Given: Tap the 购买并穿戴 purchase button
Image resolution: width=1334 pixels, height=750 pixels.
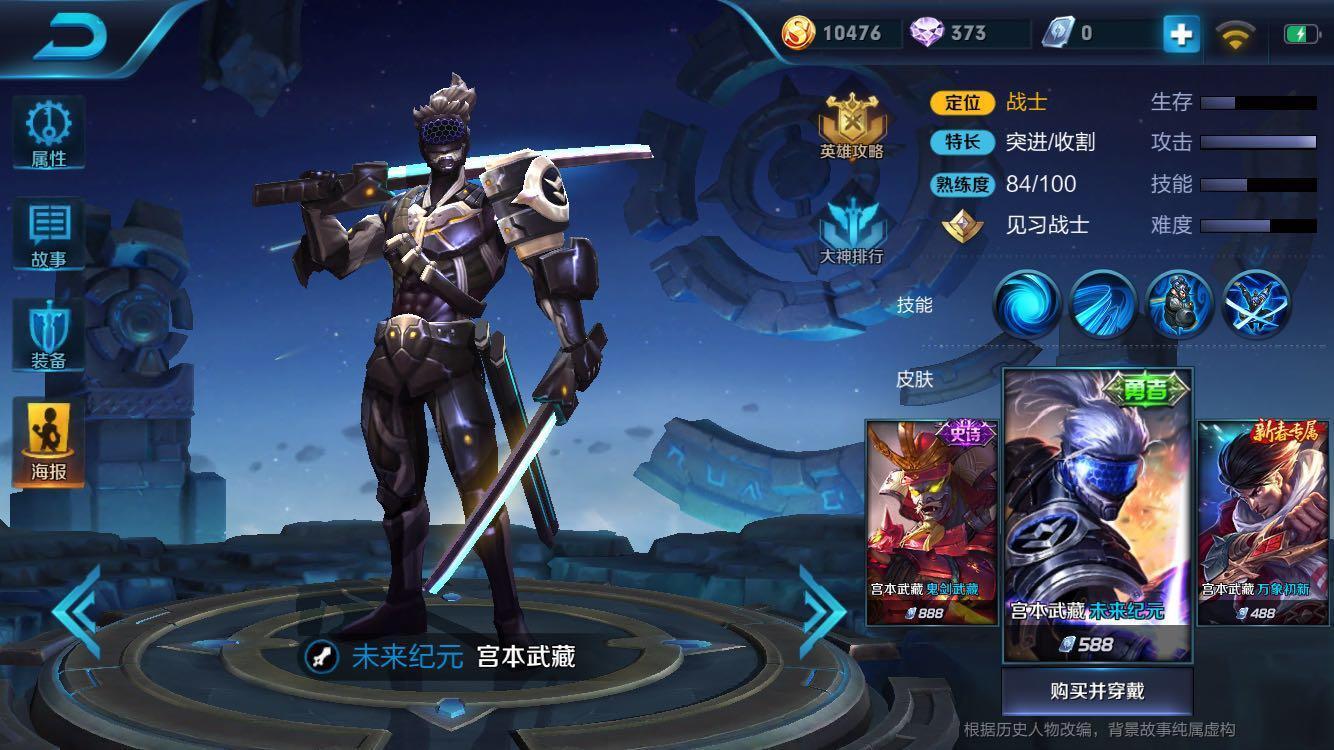Looking at the screenshot, I should pos(1096,690).
